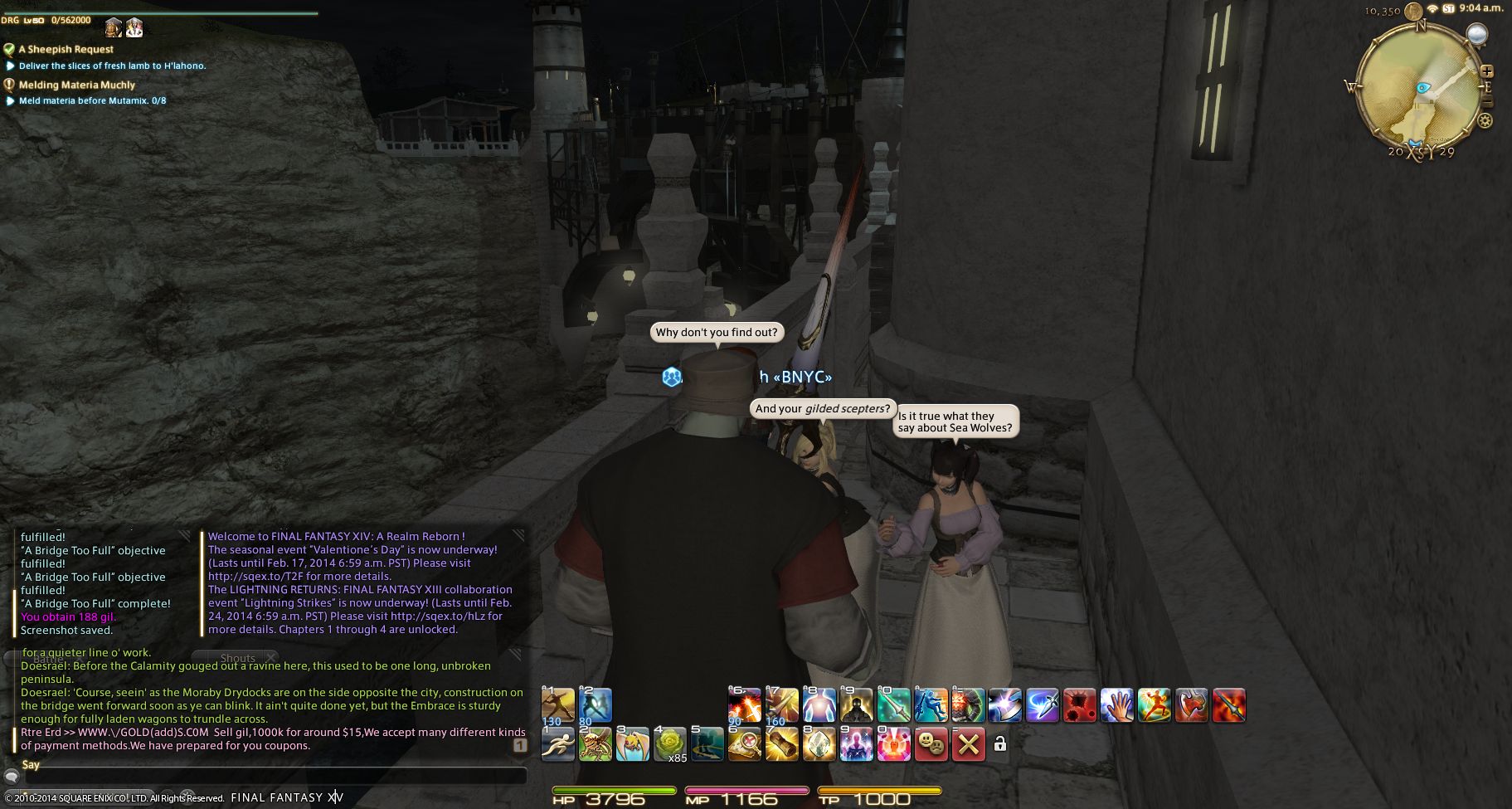1512x809 pixels.
Task: Activate the glowing hand ability
Action: [1117, 705]
